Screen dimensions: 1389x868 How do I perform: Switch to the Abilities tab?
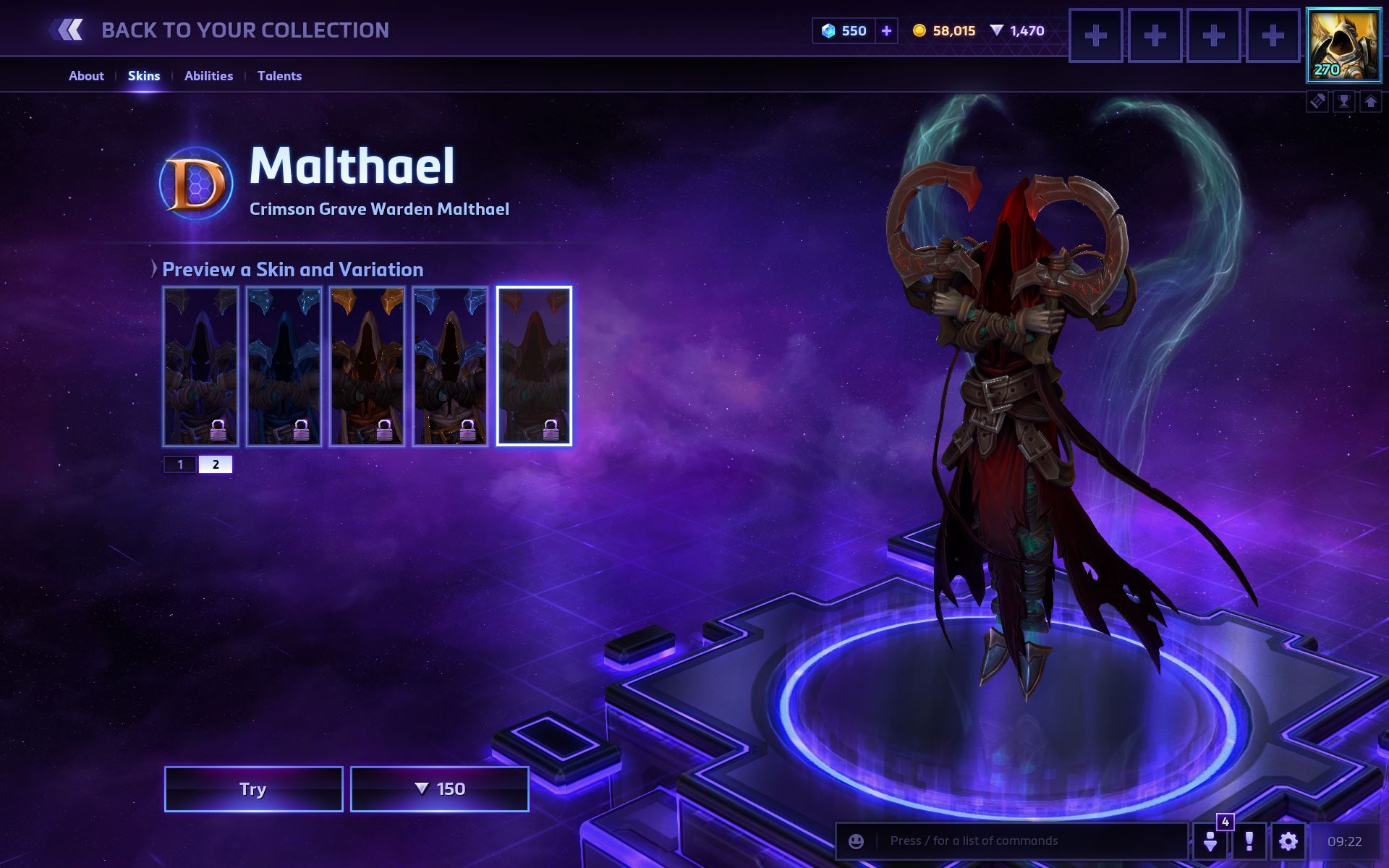point(208,76)
